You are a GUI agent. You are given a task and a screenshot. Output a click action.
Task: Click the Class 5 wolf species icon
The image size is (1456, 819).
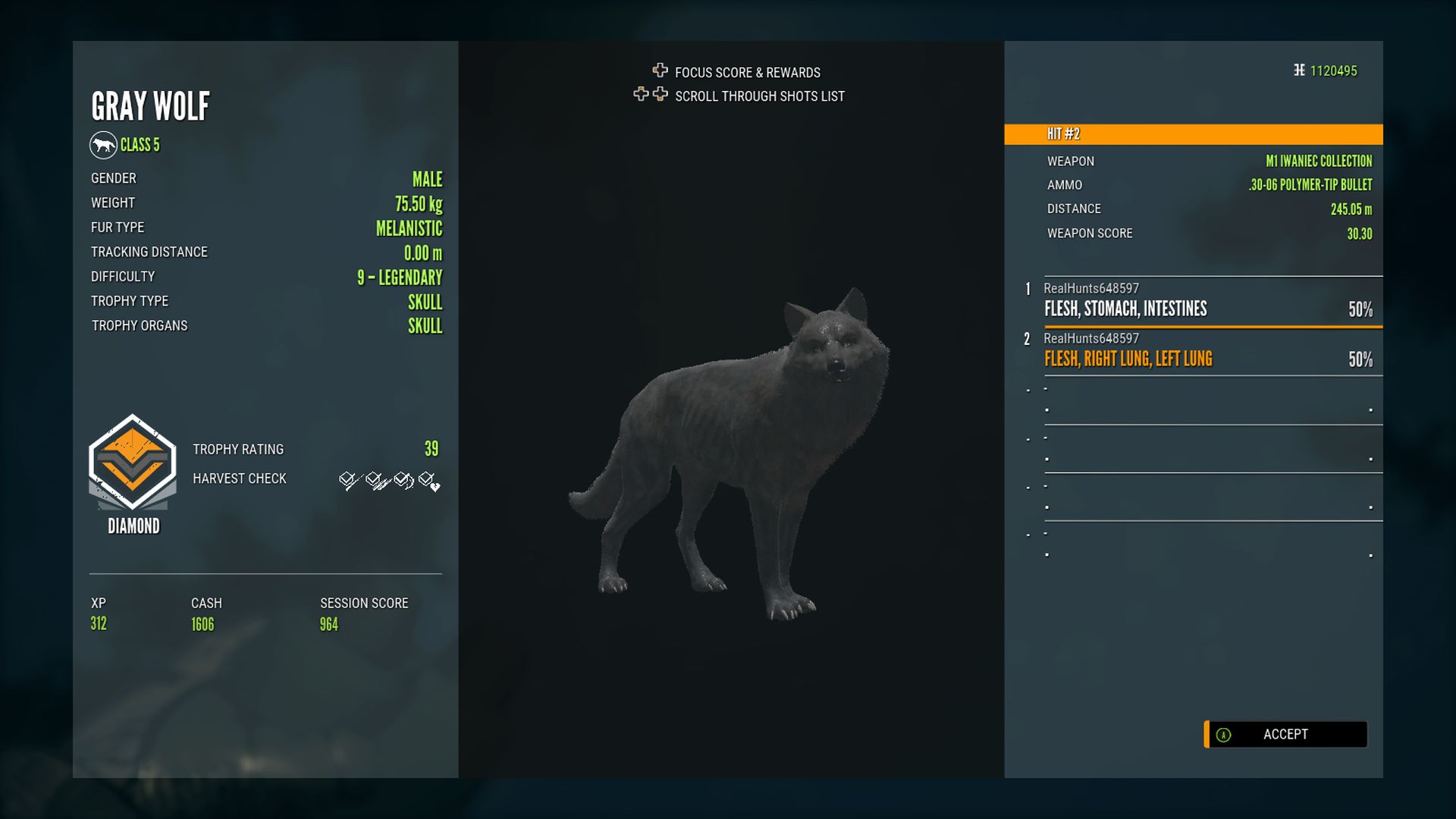(103, 144)
